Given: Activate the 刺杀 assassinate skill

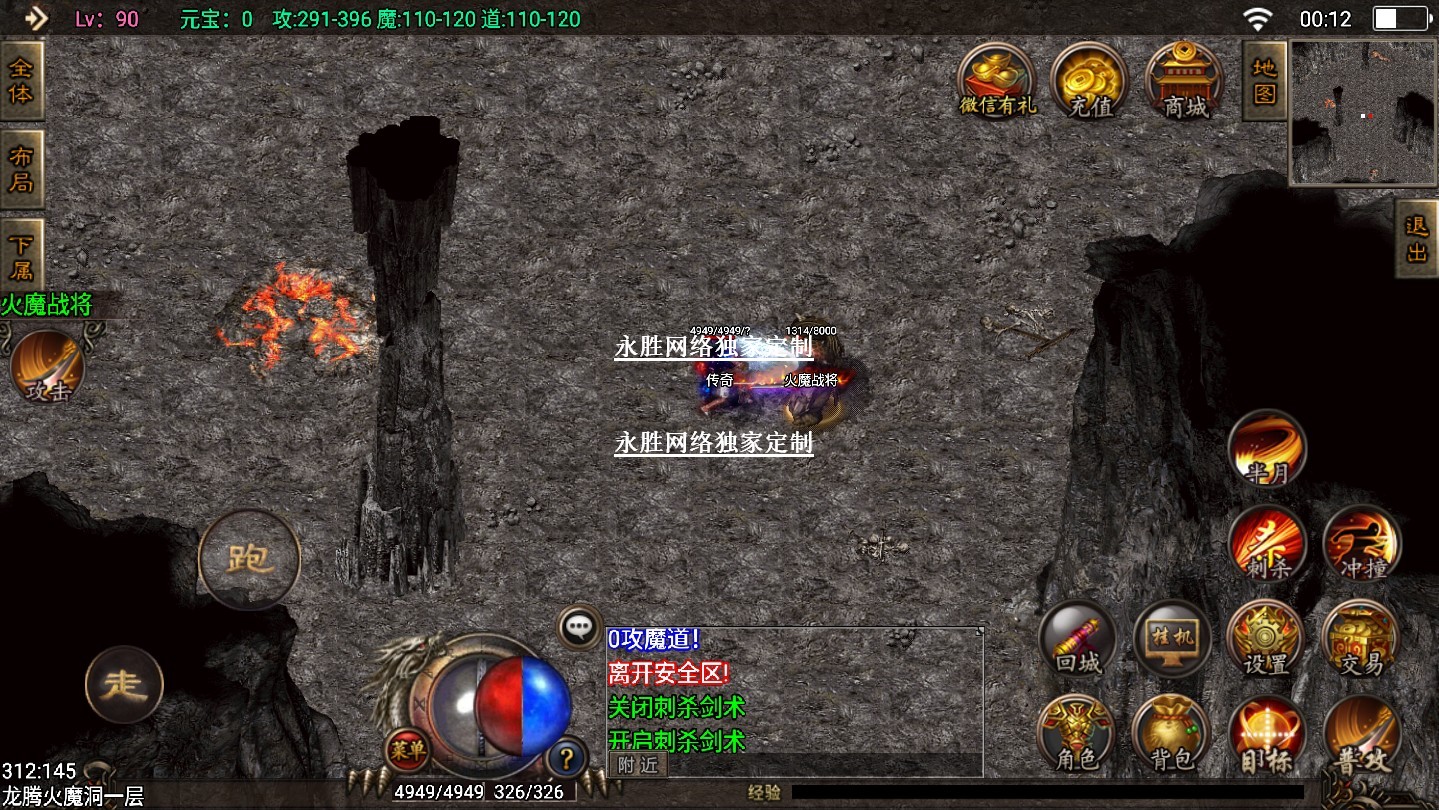Looking at the screenshot, I should coord(1267,543).
